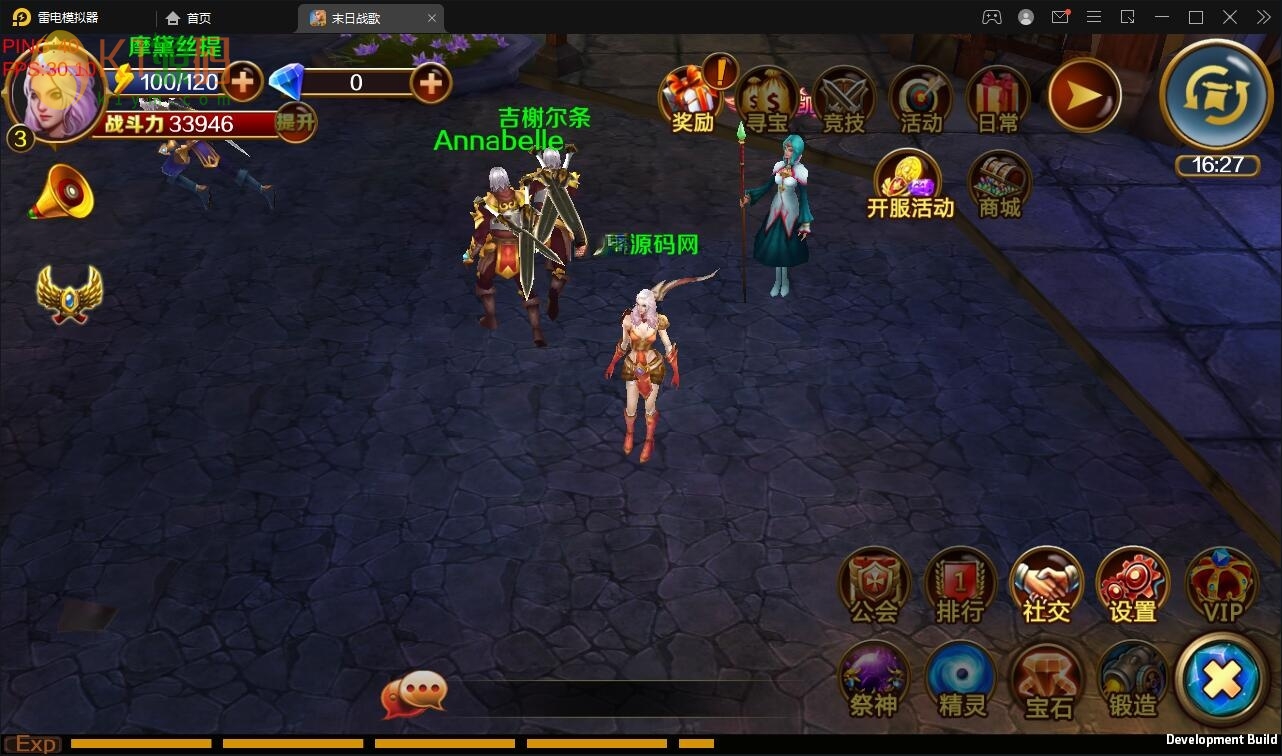Expand the orange arrow to show more features

[1084, 95]
